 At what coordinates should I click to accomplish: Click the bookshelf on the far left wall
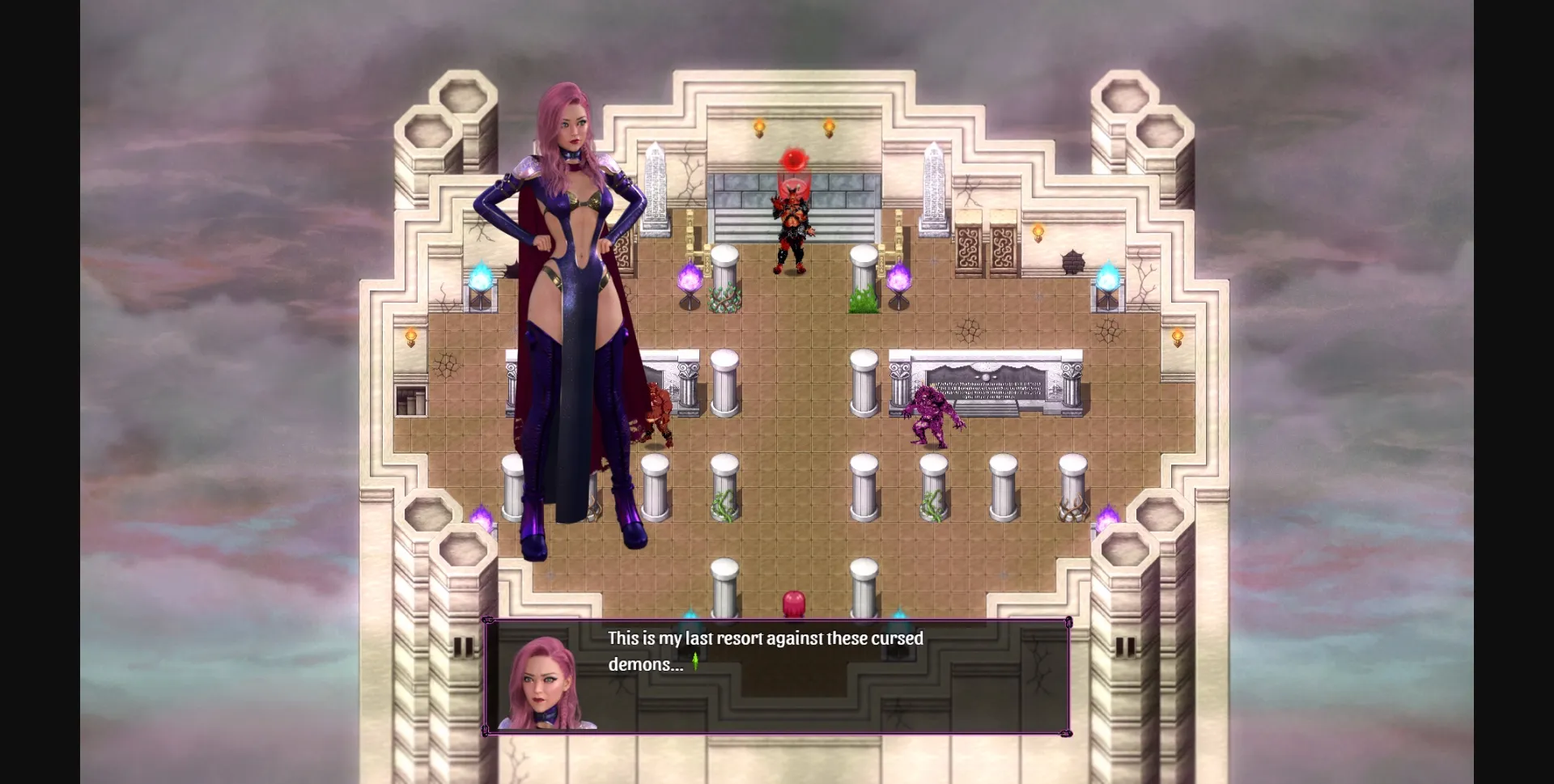point(413,400)
